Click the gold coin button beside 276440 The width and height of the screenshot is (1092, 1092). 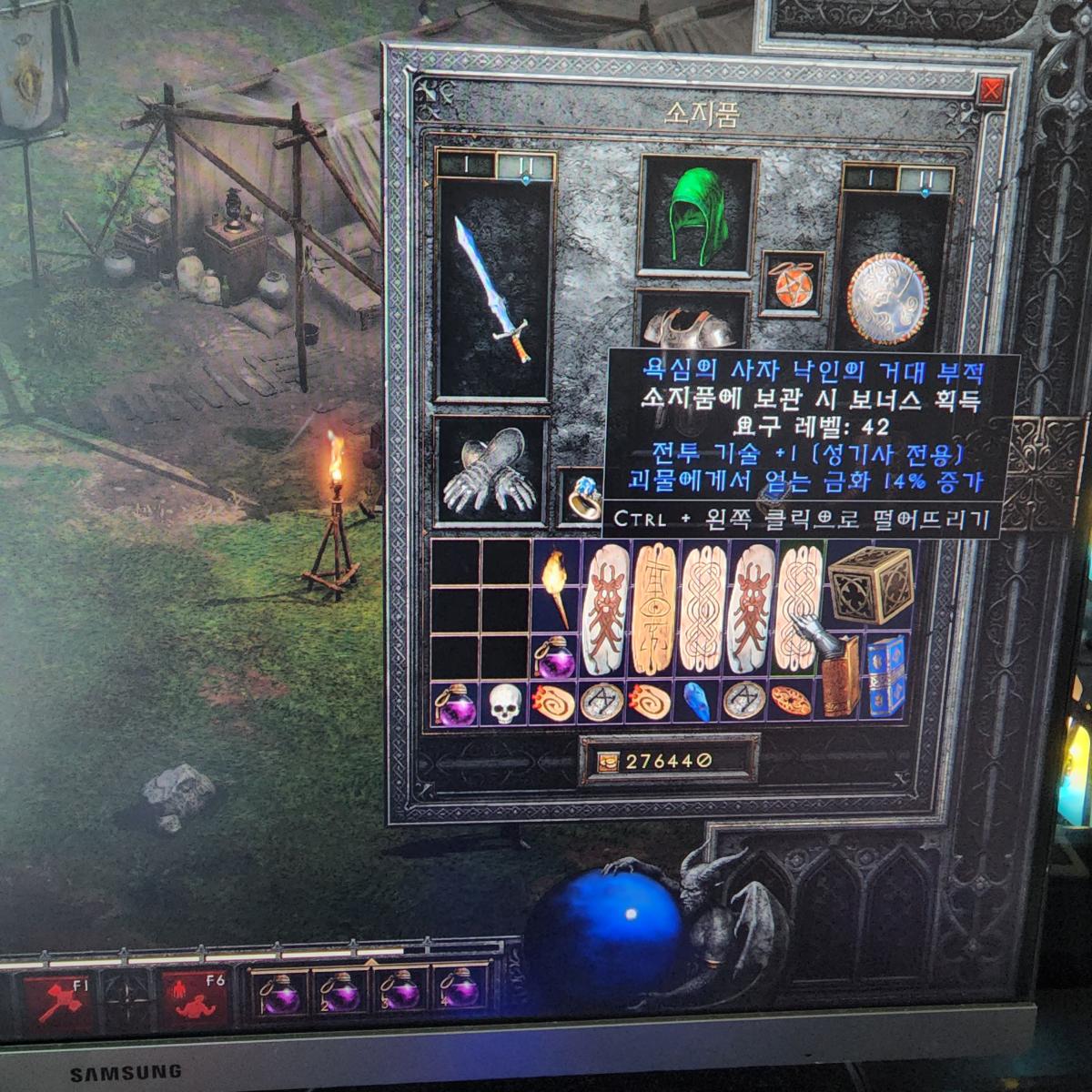click(x=605, y=761)
